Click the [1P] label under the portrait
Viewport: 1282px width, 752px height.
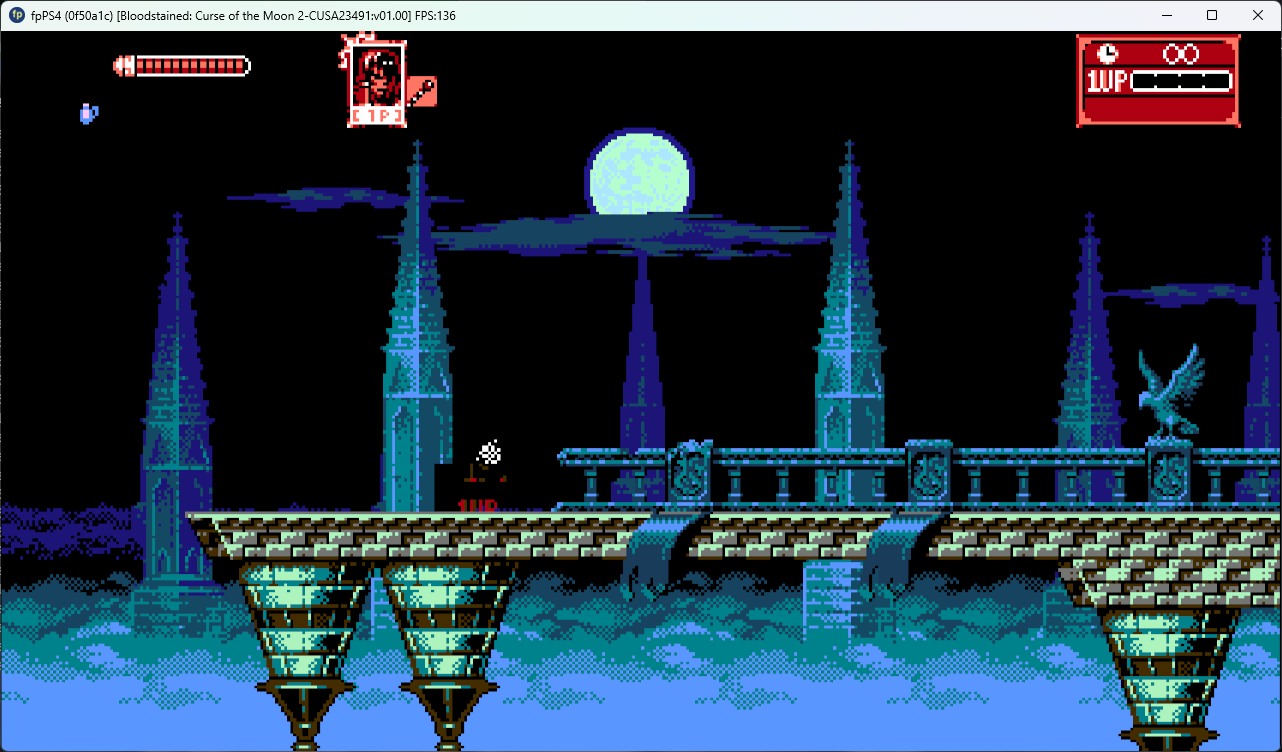[x=376, y=115]
